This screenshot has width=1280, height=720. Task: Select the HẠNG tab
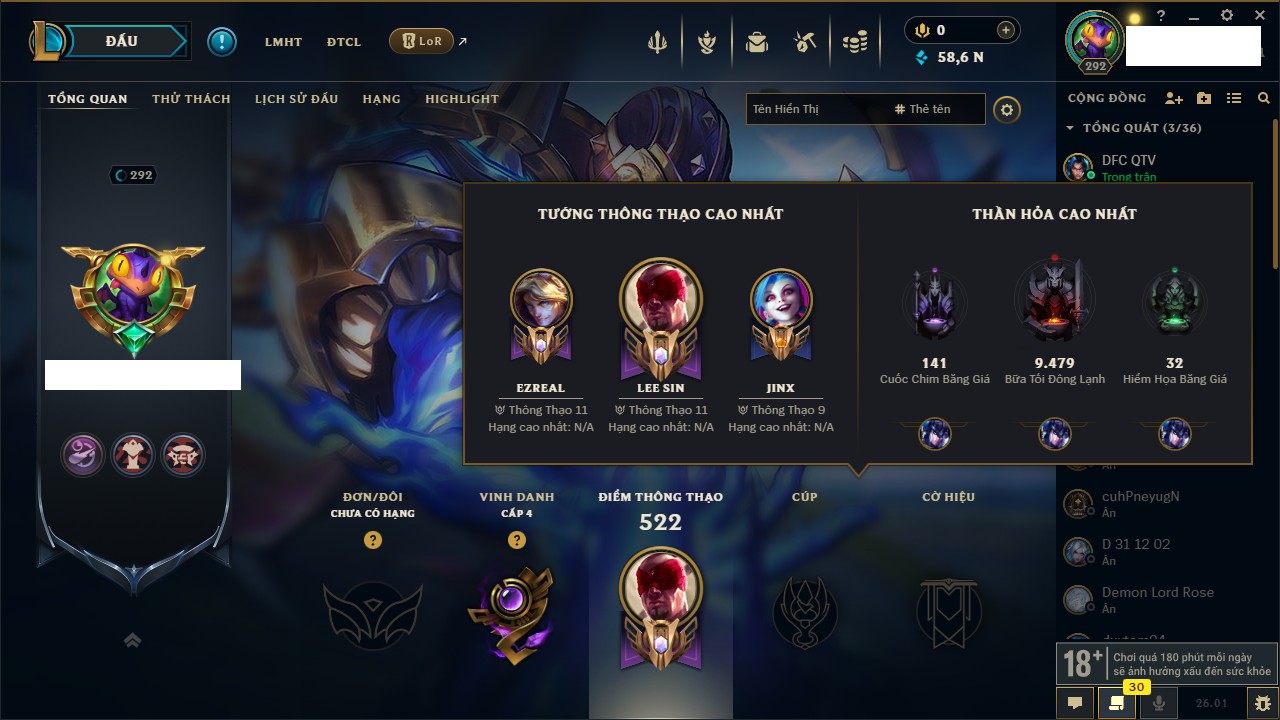tap(381, 99)
